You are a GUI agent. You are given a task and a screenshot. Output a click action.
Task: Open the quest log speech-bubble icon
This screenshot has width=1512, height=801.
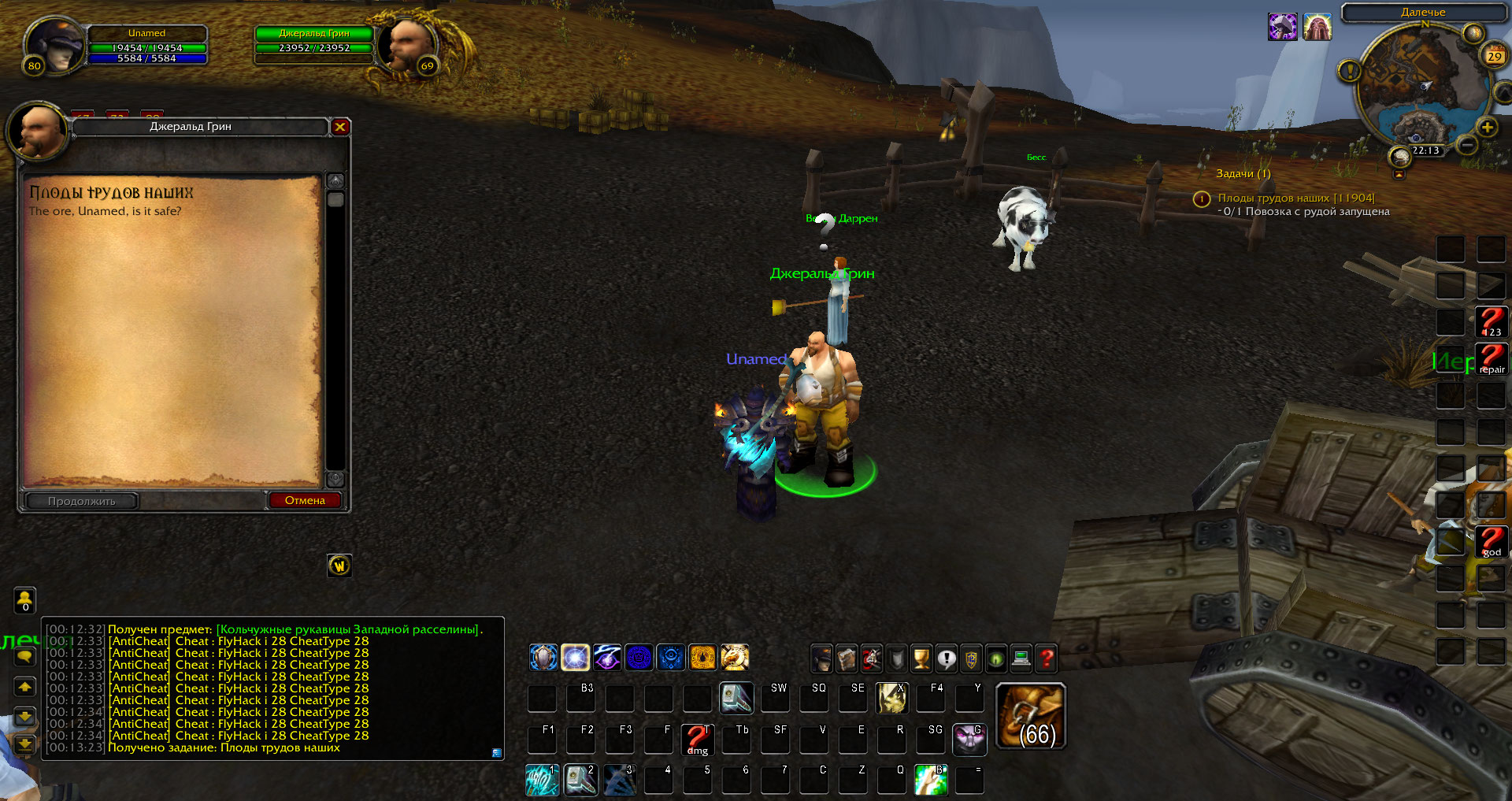[947, 658]
